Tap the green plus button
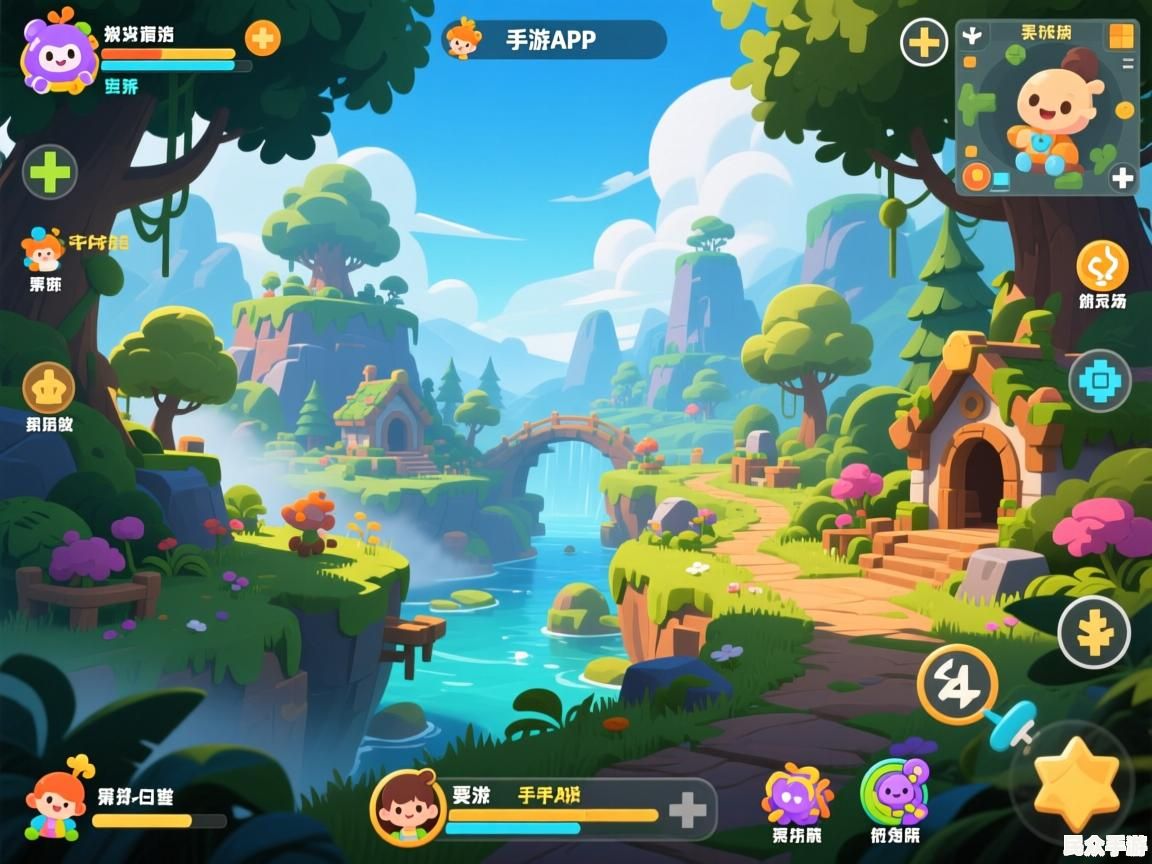 (x=50, y=172)
